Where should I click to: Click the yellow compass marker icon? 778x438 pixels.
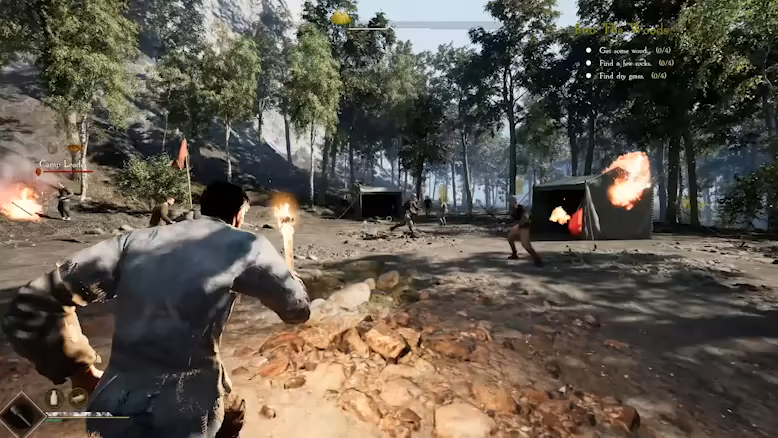341,17
